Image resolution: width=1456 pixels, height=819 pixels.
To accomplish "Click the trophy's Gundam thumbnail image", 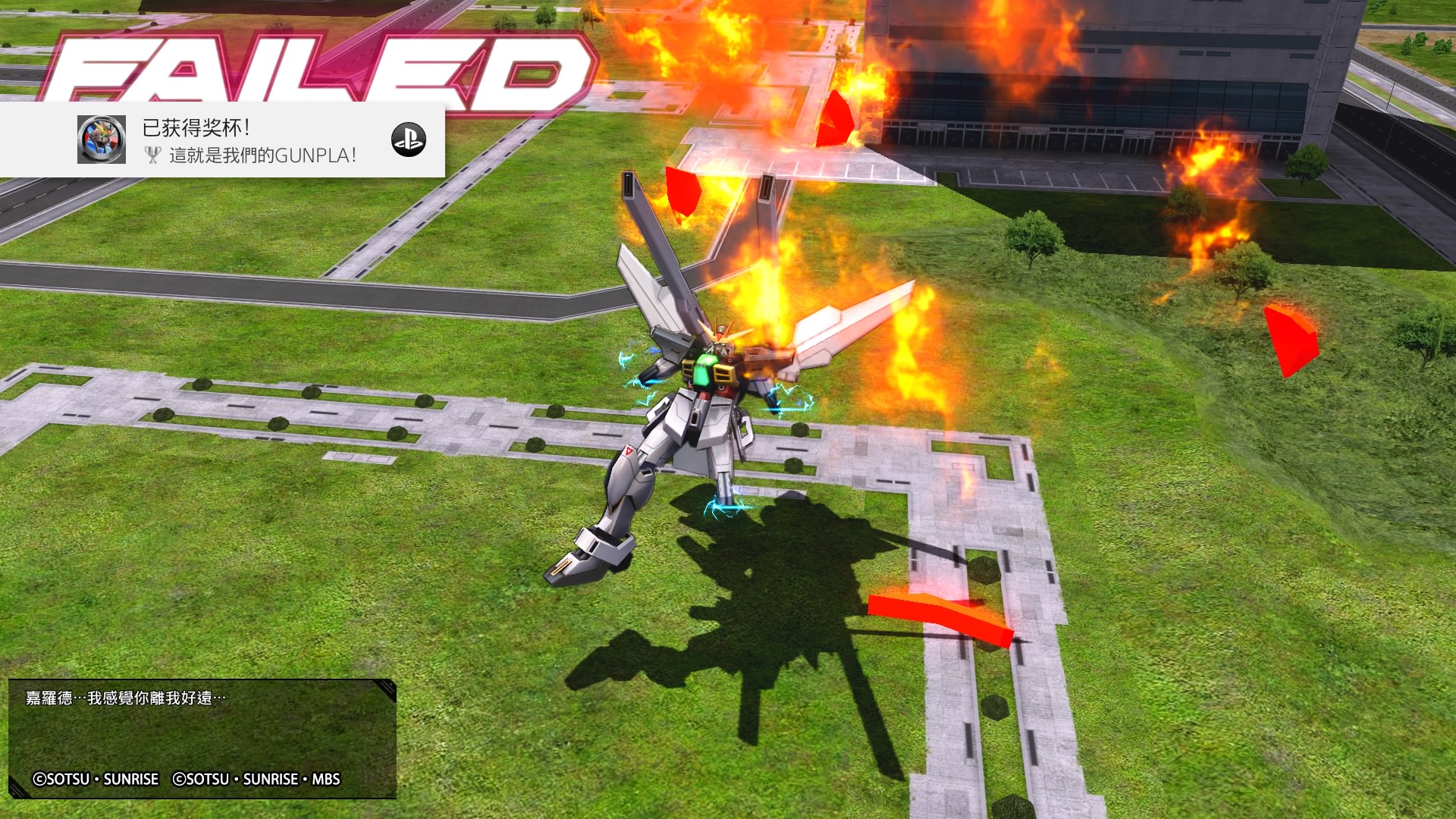I will (x=102, y=140).
